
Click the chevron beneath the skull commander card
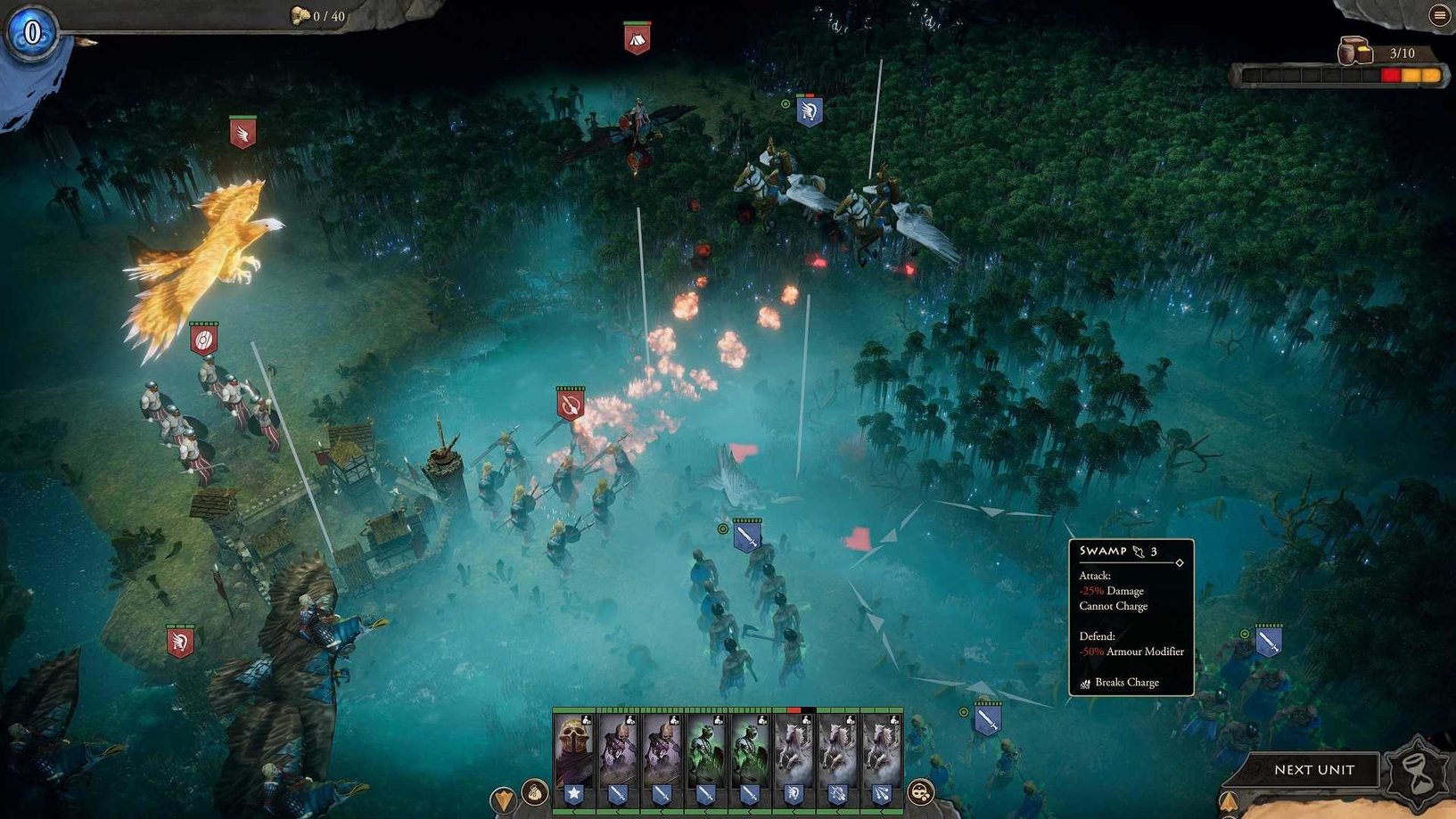(x=572, y=812)
